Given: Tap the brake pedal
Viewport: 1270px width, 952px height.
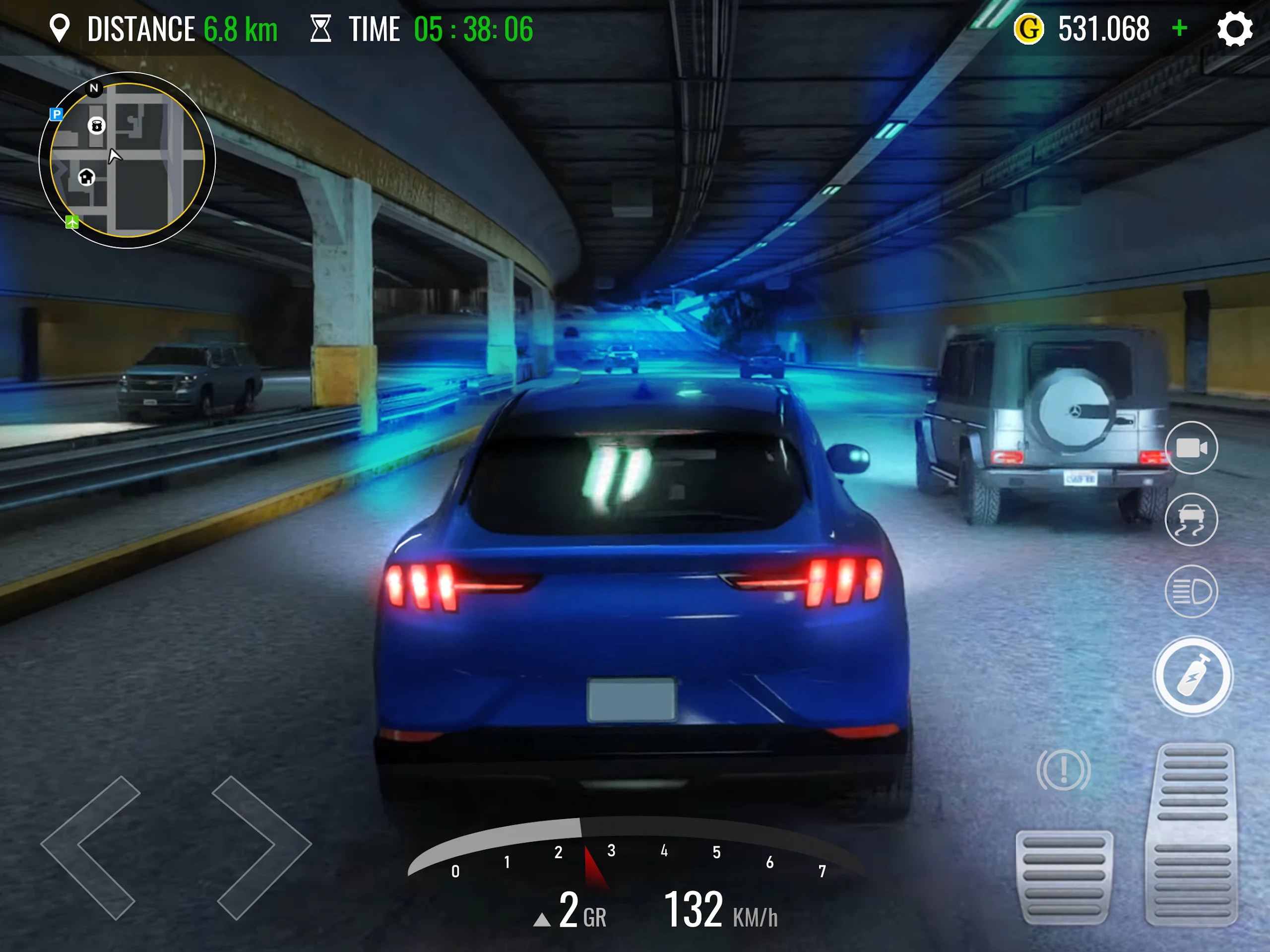Looking at the screenshot, I should click(x=1064, y=877).
